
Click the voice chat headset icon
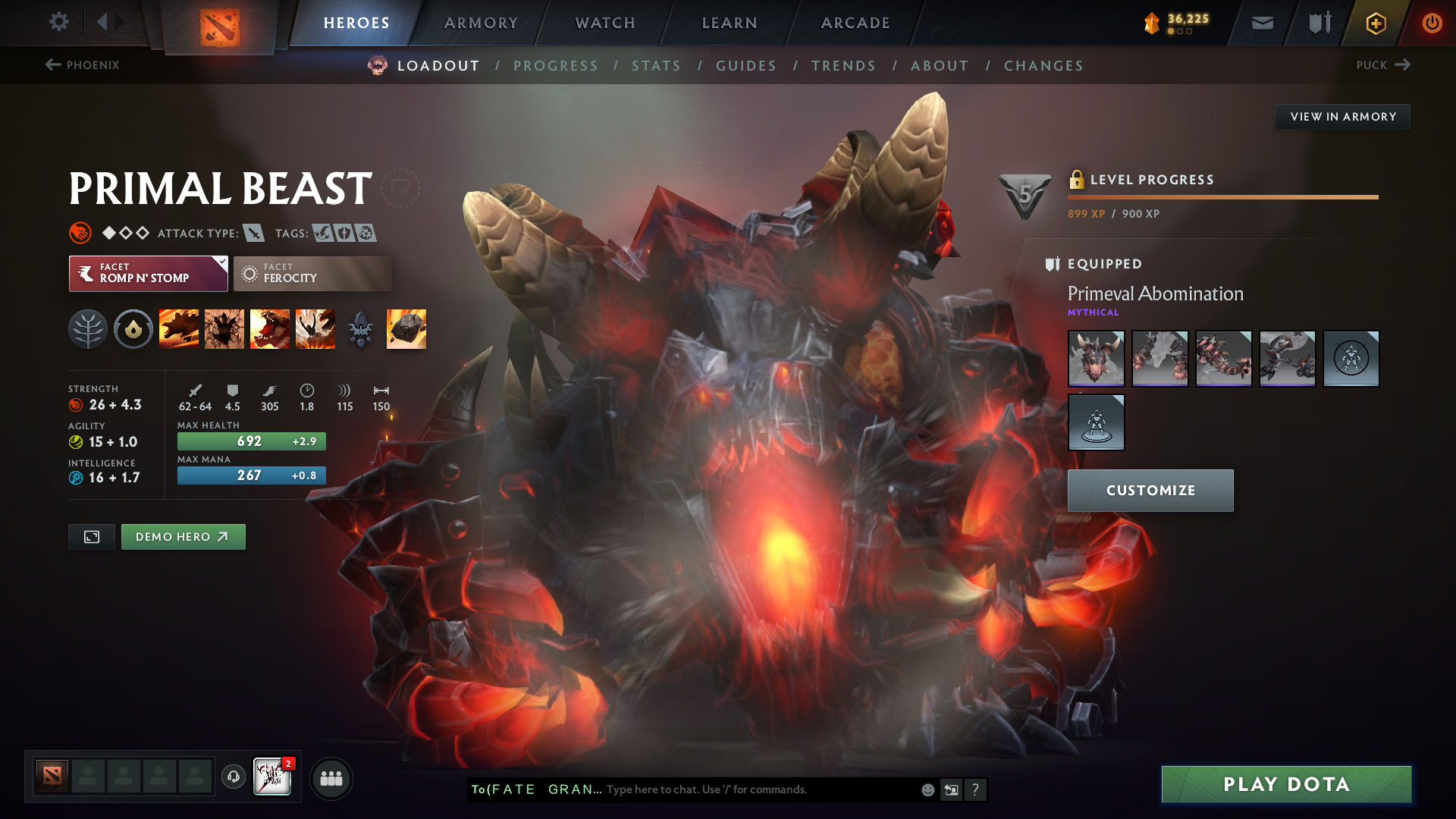233,777
